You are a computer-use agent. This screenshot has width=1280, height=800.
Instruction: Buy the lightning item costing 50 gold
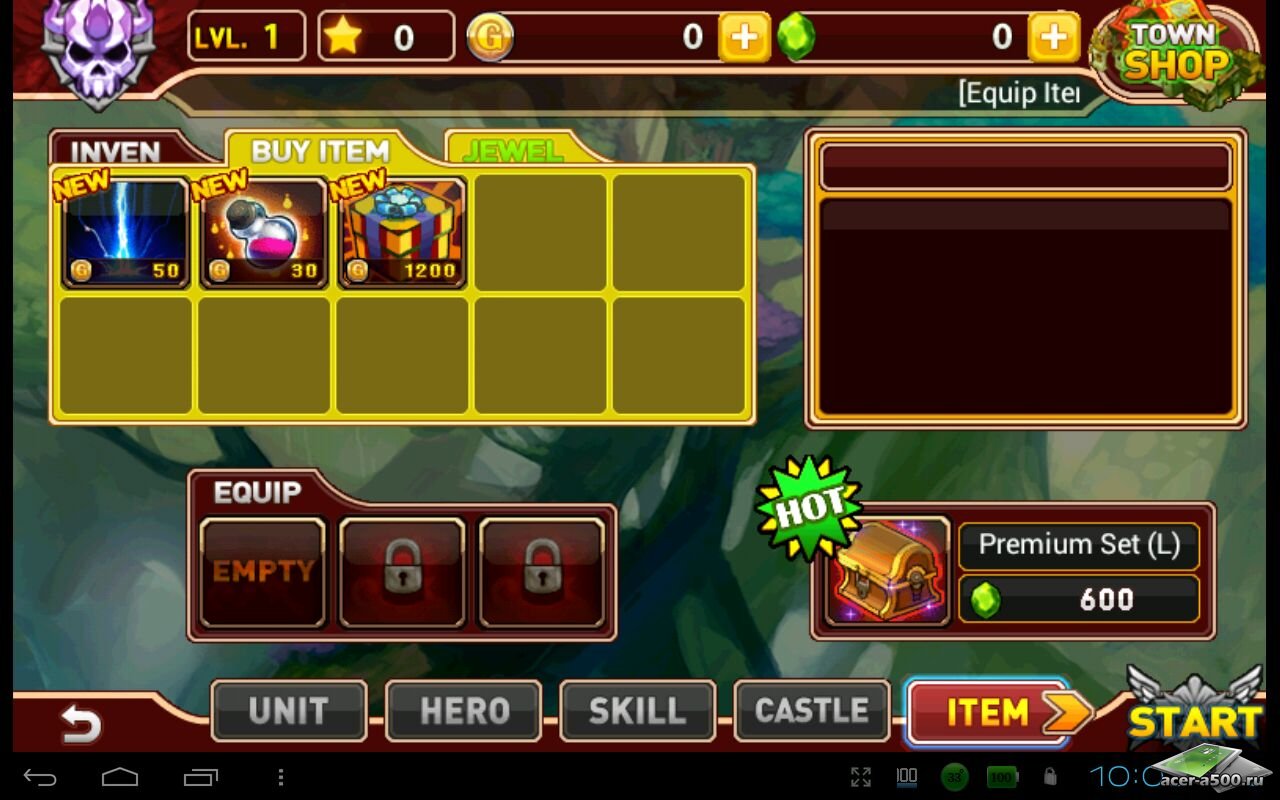tap(126, 233)
